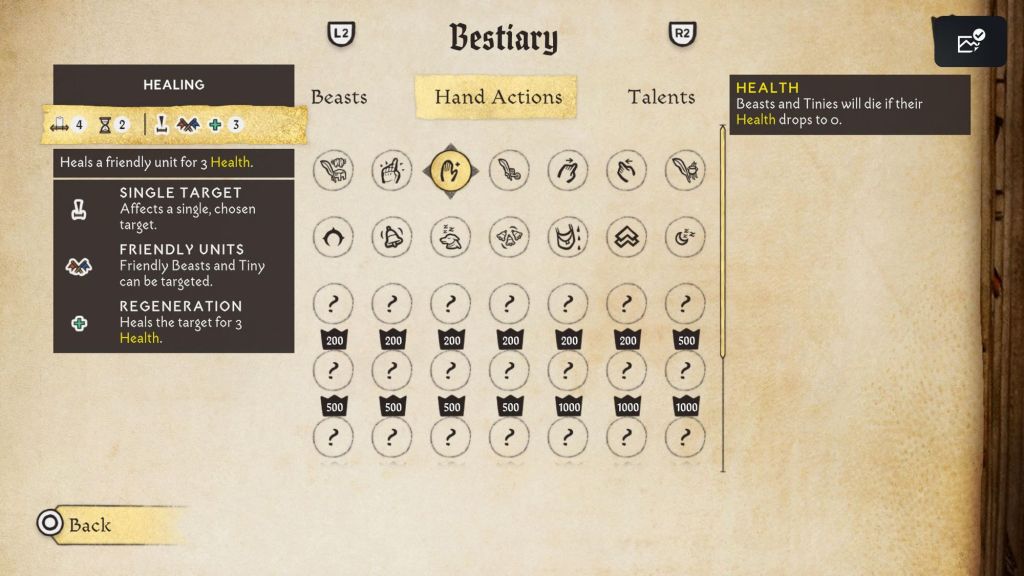Viewport: 1024px width, 576px height.
Task: Click the hand actions list scrollbar
Action: point(723,240)
